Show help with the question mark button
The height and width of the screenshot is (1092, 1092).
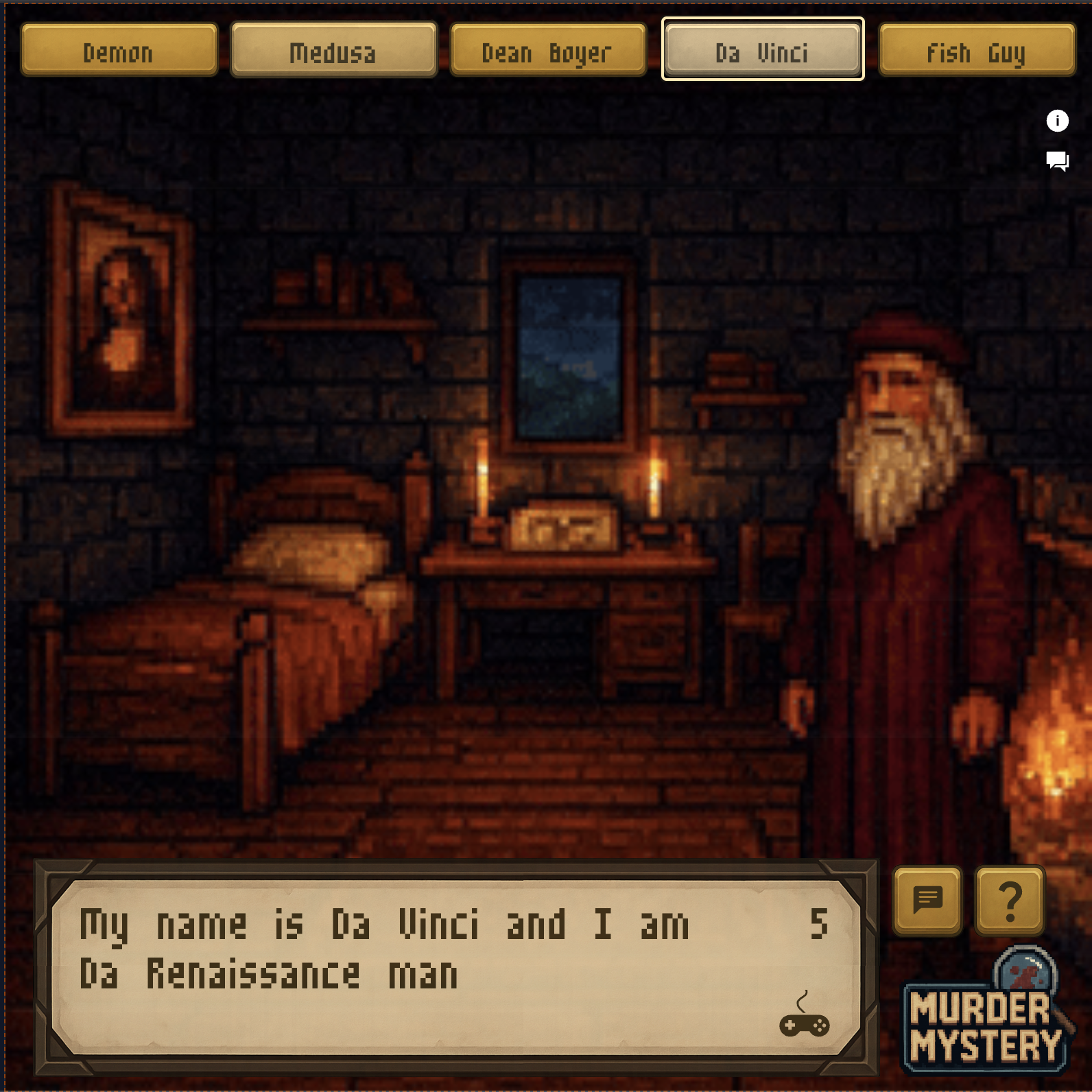pyautogui.click(x=1010, y=900)
